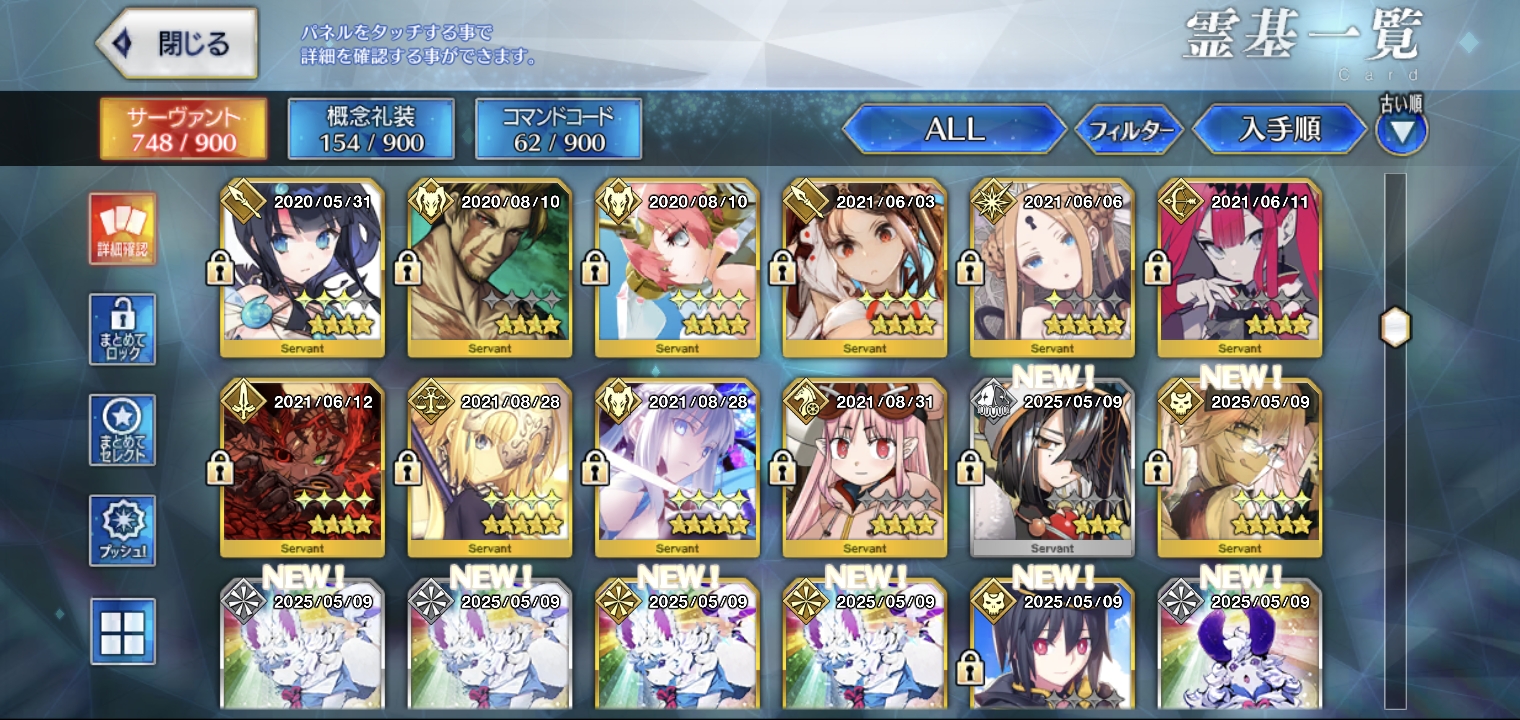This screenshot has width=1520, height=720.
Task: Open the コマンドコード tab
Action: pos(558,129)
